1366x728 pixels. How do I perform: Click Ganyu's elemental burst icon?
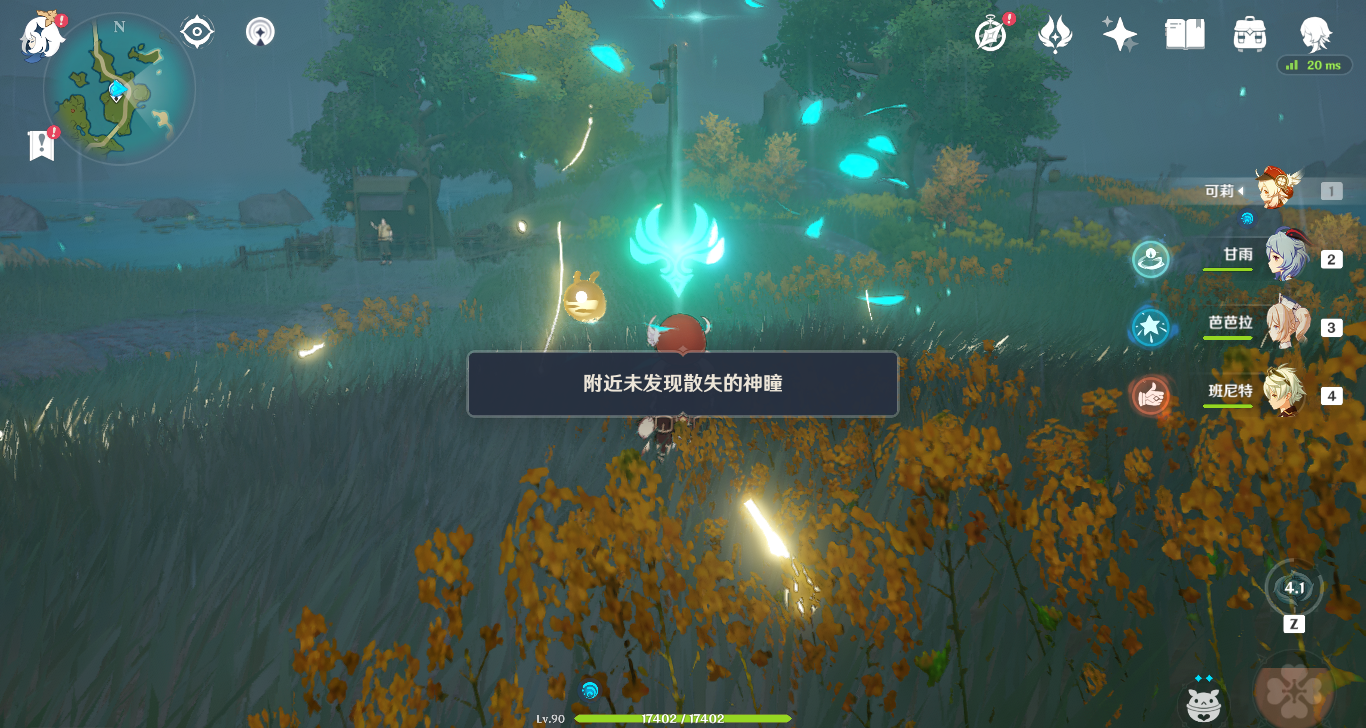(x=1151, y=258)
